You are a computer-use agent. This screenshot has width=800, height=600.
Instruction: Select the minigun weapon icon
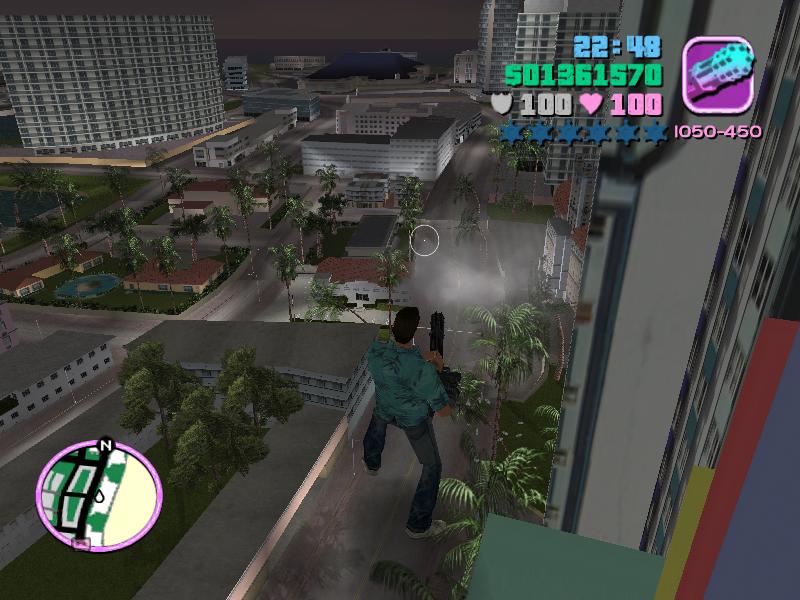(x=717, y=73)
